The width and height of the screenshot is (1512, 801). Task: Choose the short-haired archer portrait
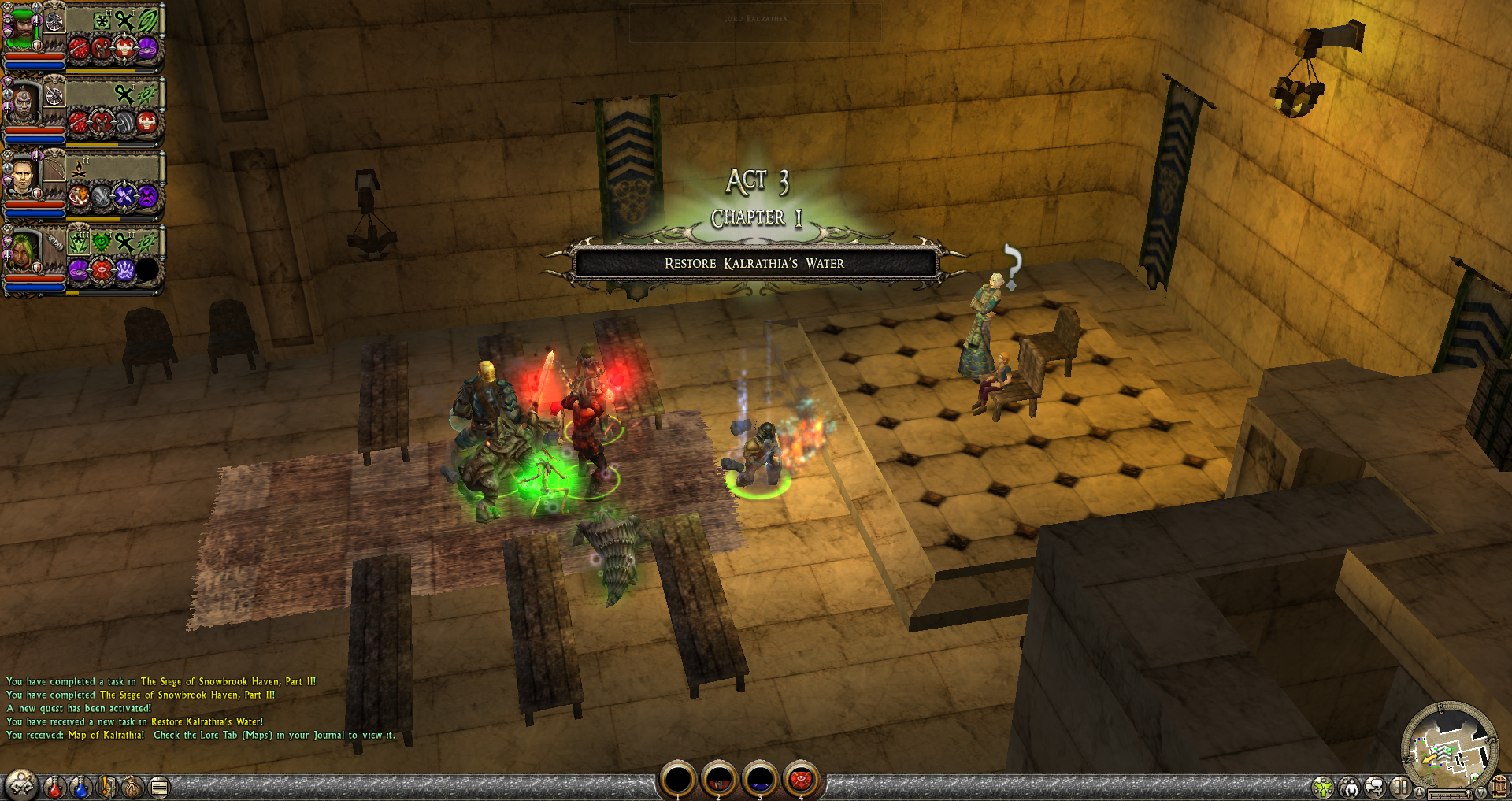[x=22, y=176]
